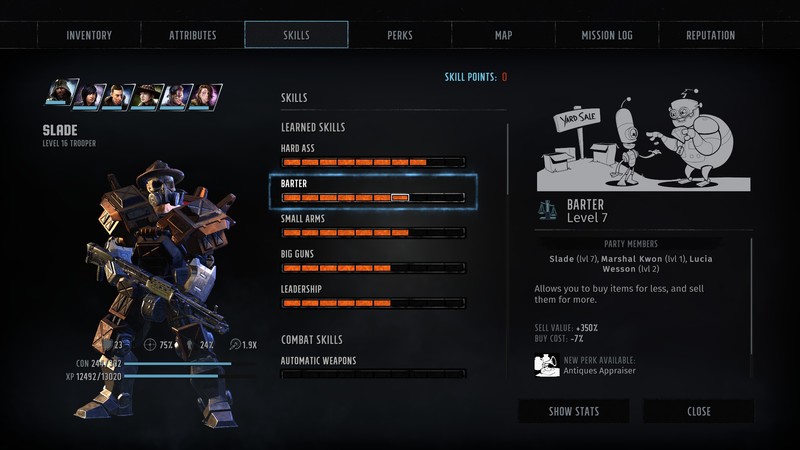Open the Inventory tab
800x450 pixels.
pyautogui.click(x=89, y=35)
